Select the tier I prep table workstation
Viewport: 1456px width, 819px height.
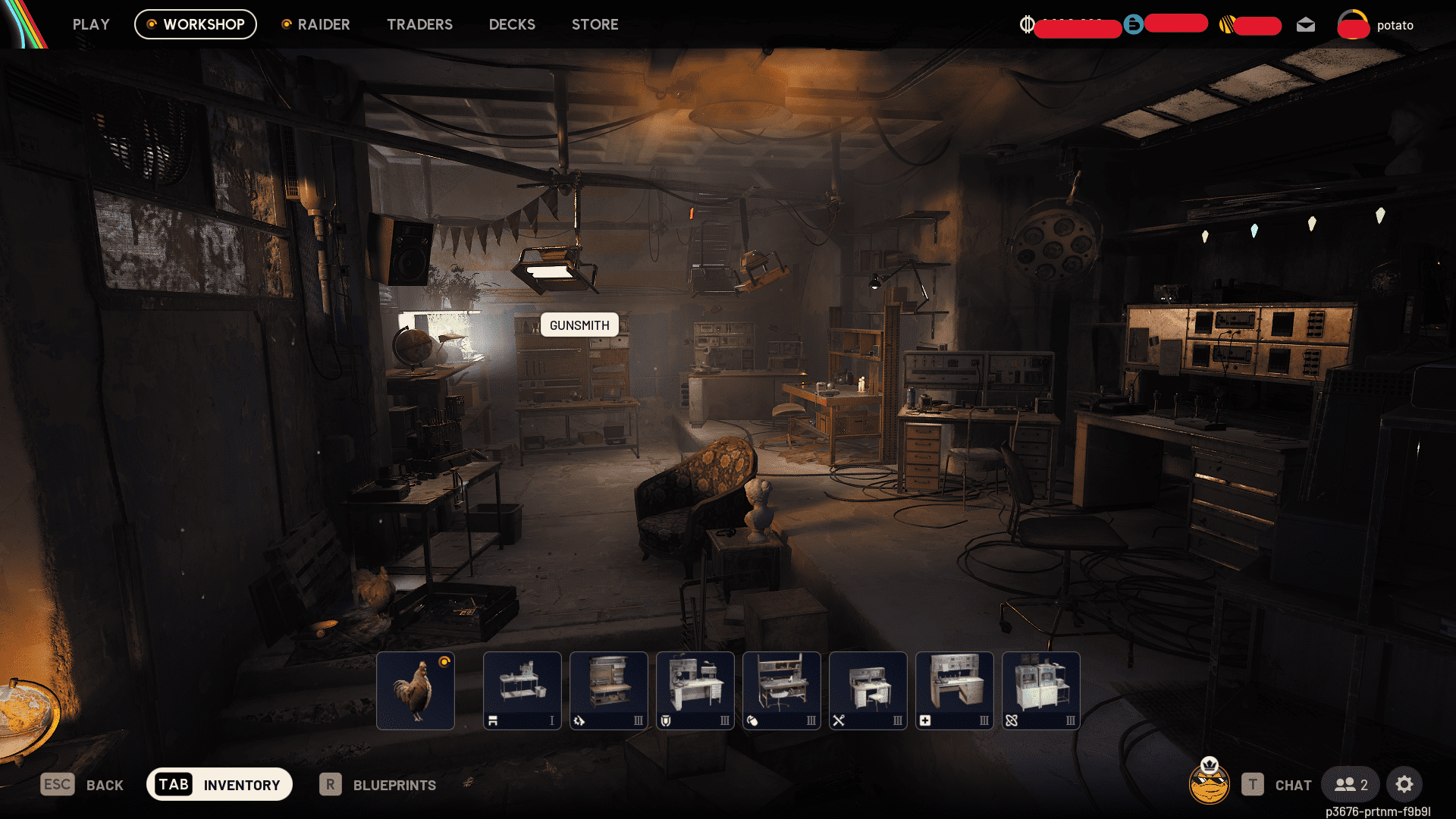(522, 690)
